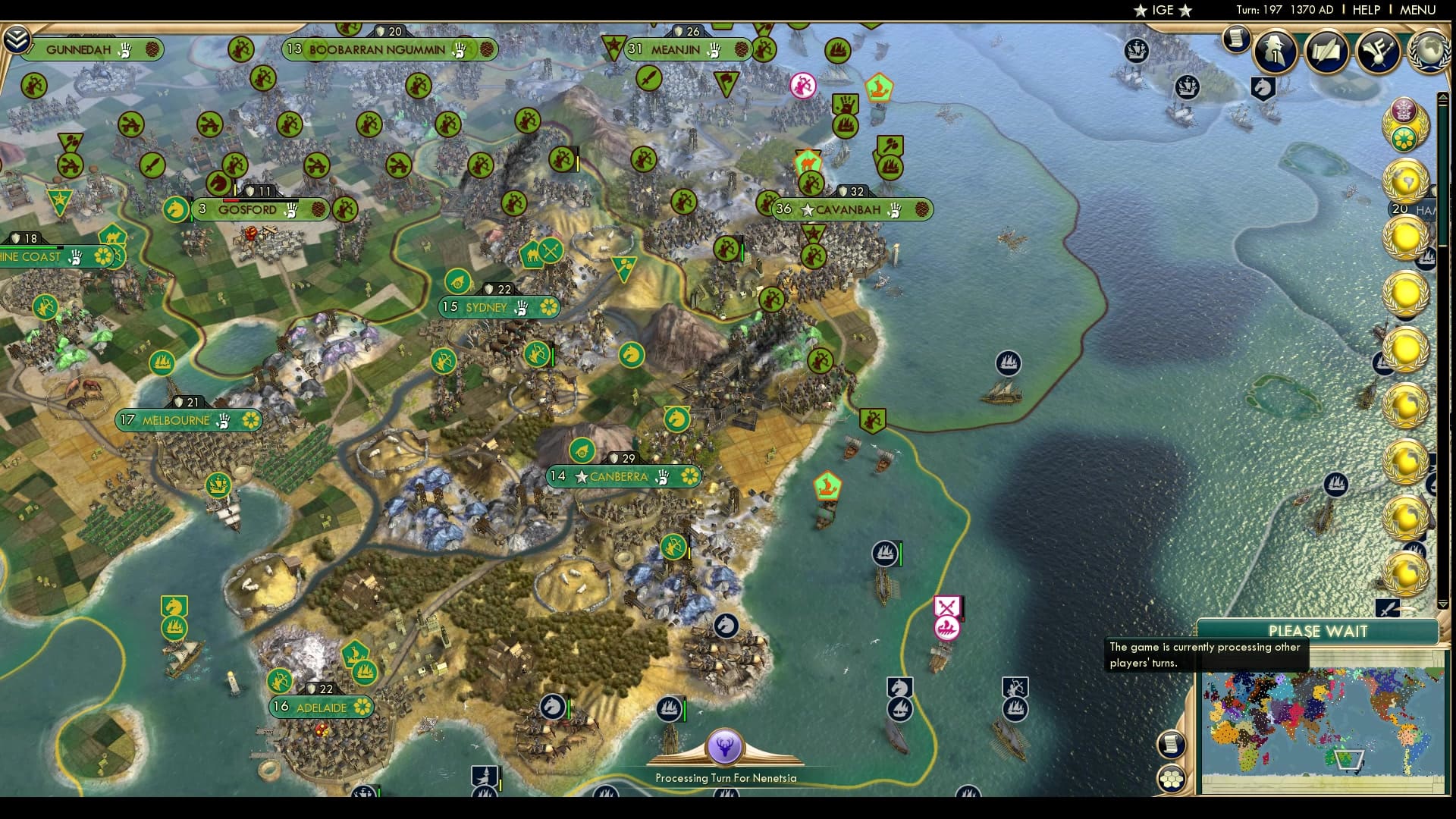The width and height of the screenshot is (1456, 819).
Task: Open HELP from the top bar
Action: pyautogui.click(x=1366, y=11)
